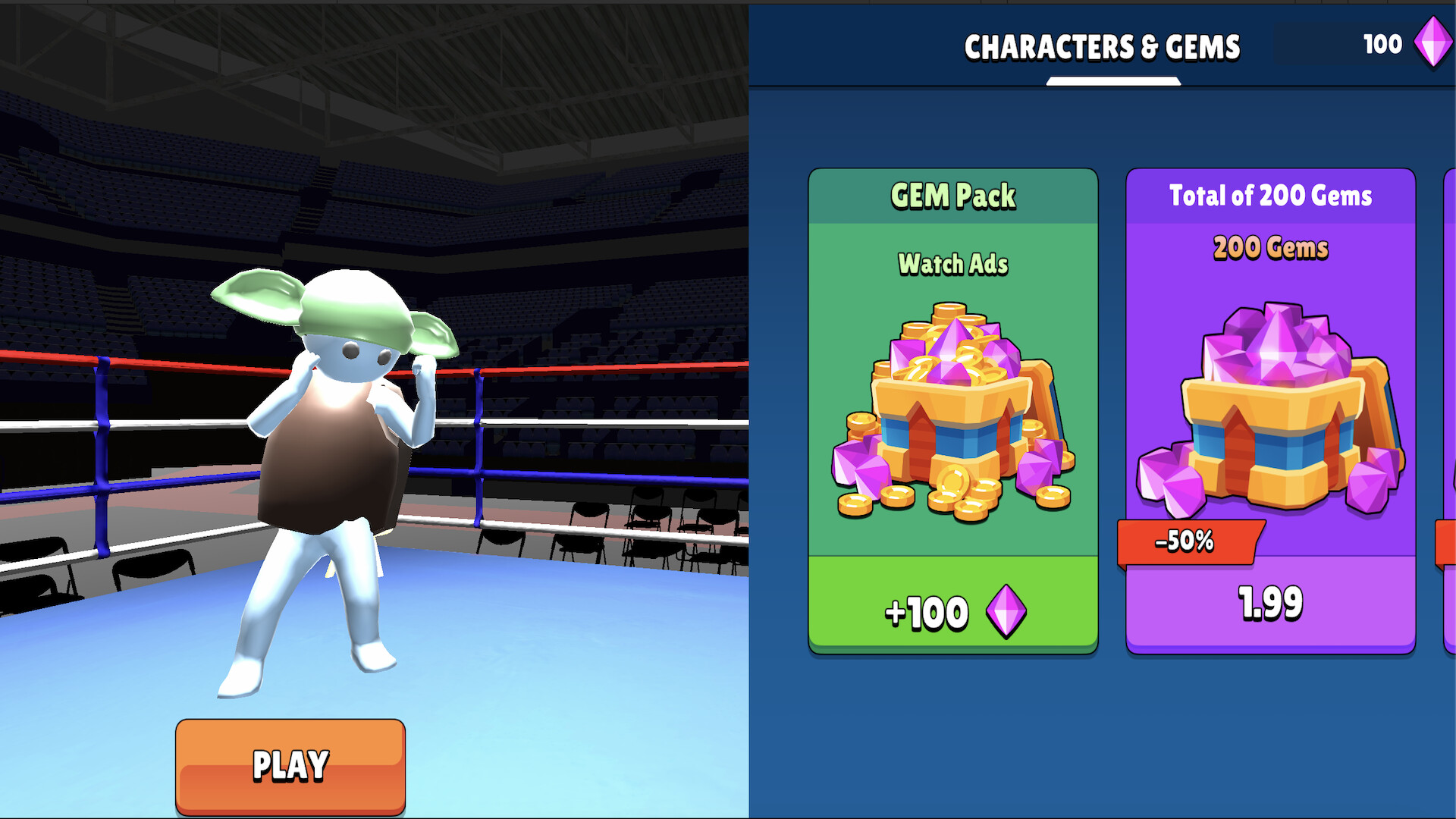Click the 100 gems balance display
1456x819 pixels.
click(1385, 43)
